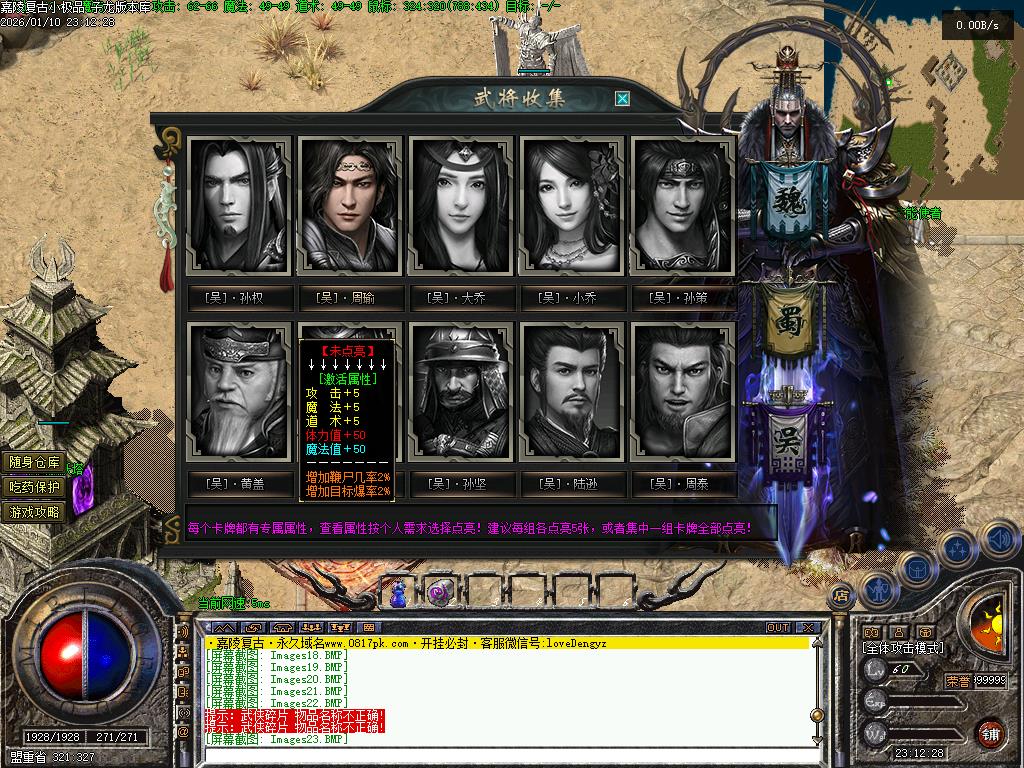Use the blue potion in the hotbar
The width and height of the screenshot is (1024, 768).
pyautogui.click(x=399, y=593)
